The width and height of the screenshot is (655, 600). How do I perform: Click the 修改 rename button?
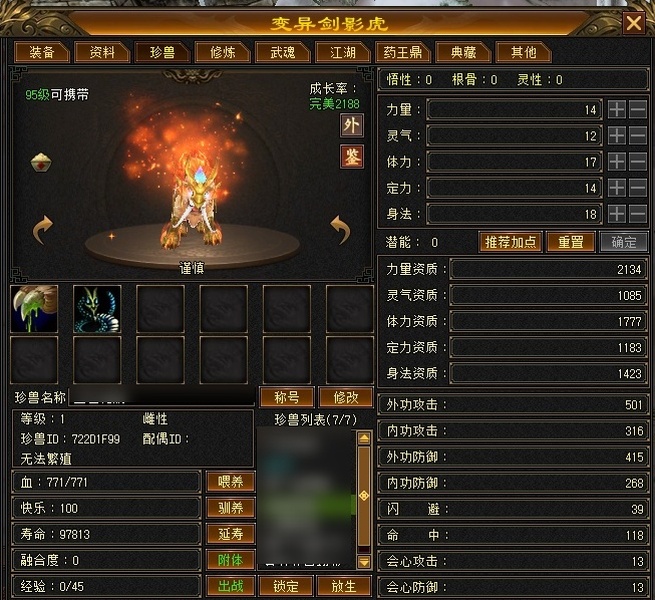(346, 396)
